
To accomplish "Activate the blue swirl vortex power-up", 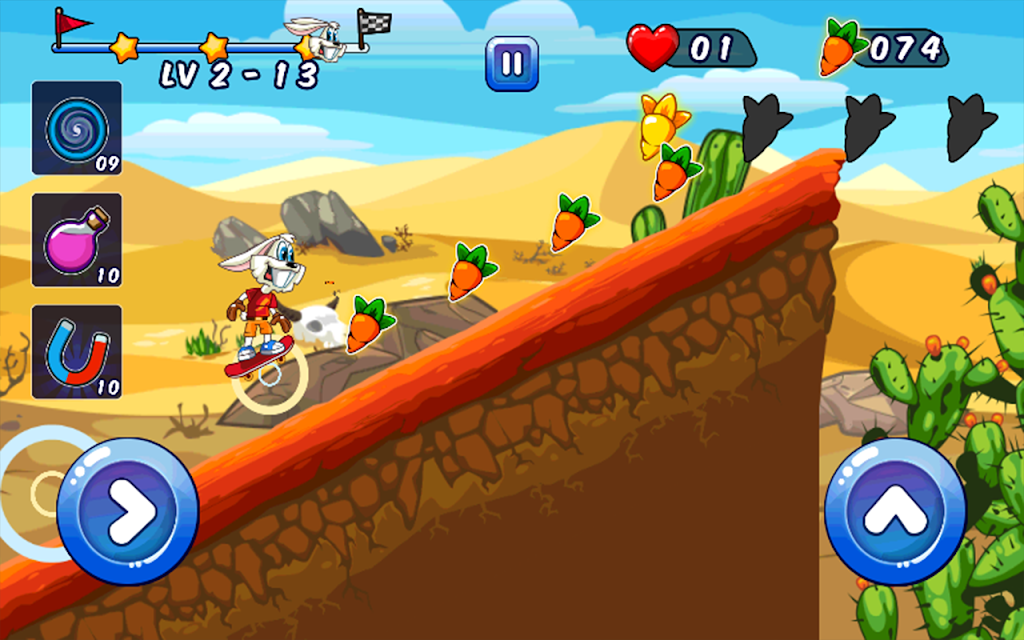I will click(x=77, y=128).
